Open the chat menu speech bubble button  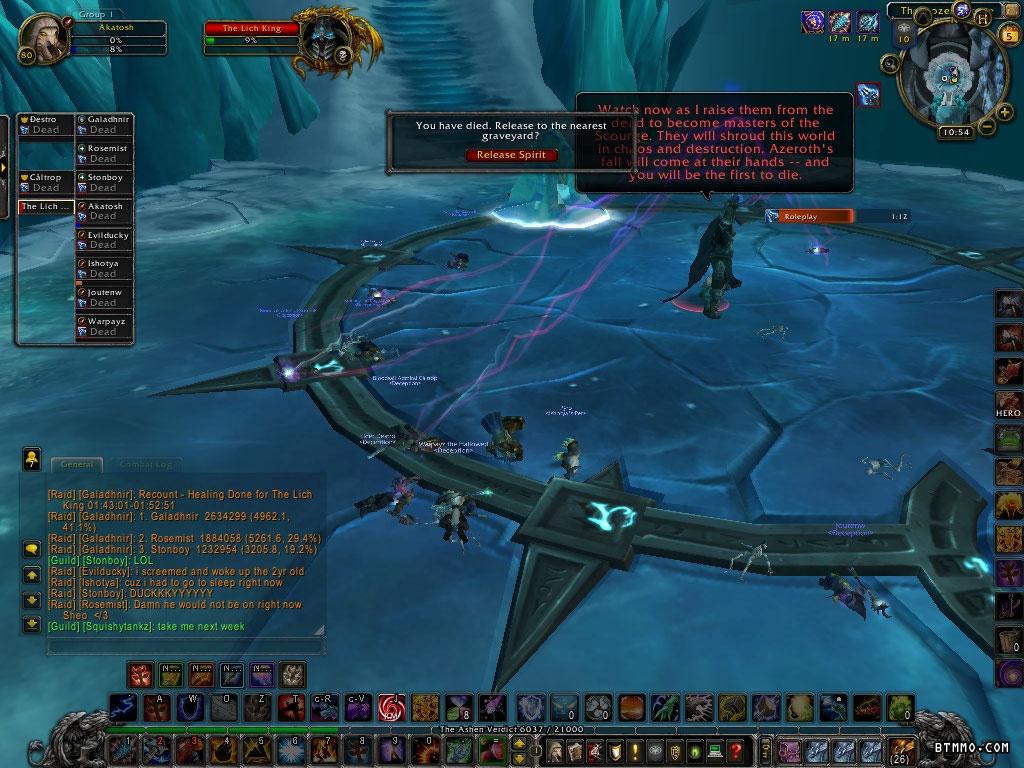pyautogui.click(x=32, y=548)
